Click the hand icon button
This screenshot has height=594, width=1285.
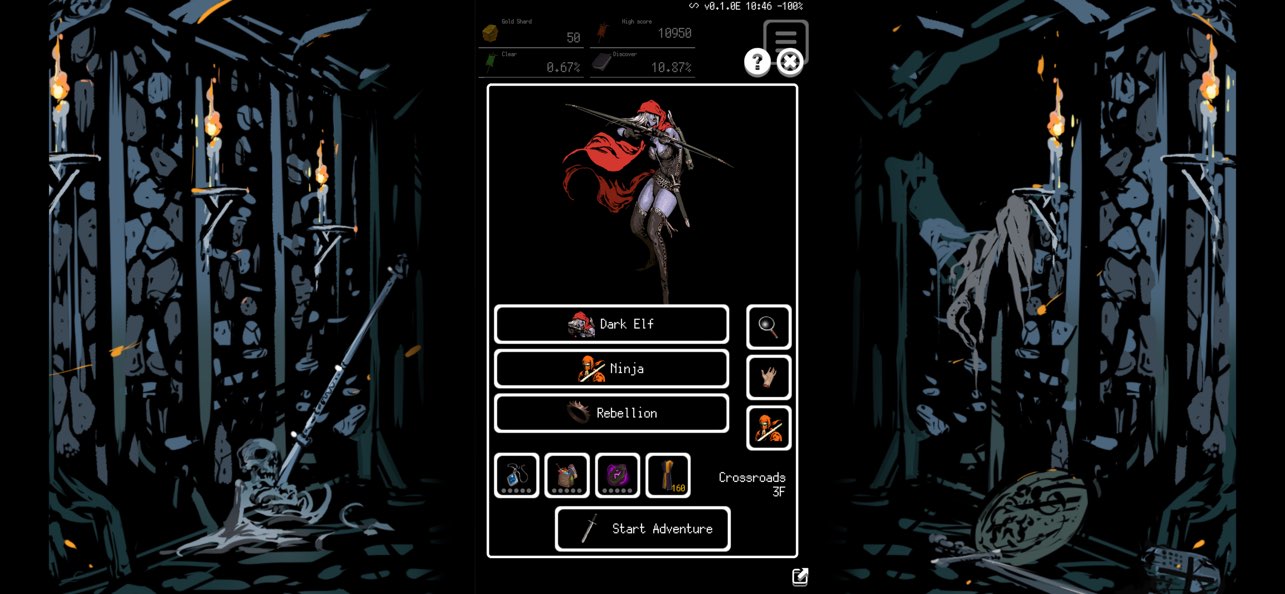click(x=768, y=377)
